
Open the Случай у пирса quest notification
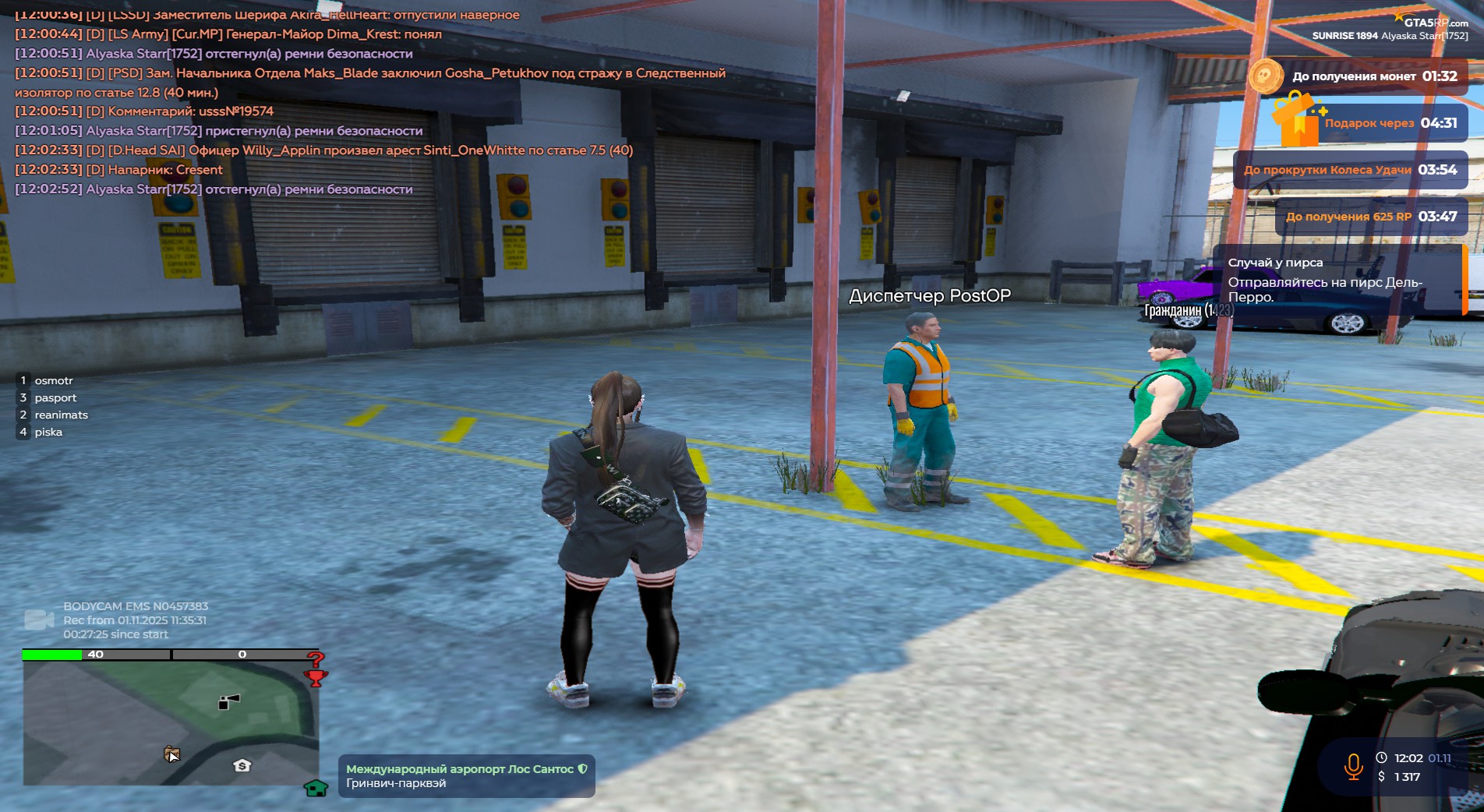coord(1337,280)
